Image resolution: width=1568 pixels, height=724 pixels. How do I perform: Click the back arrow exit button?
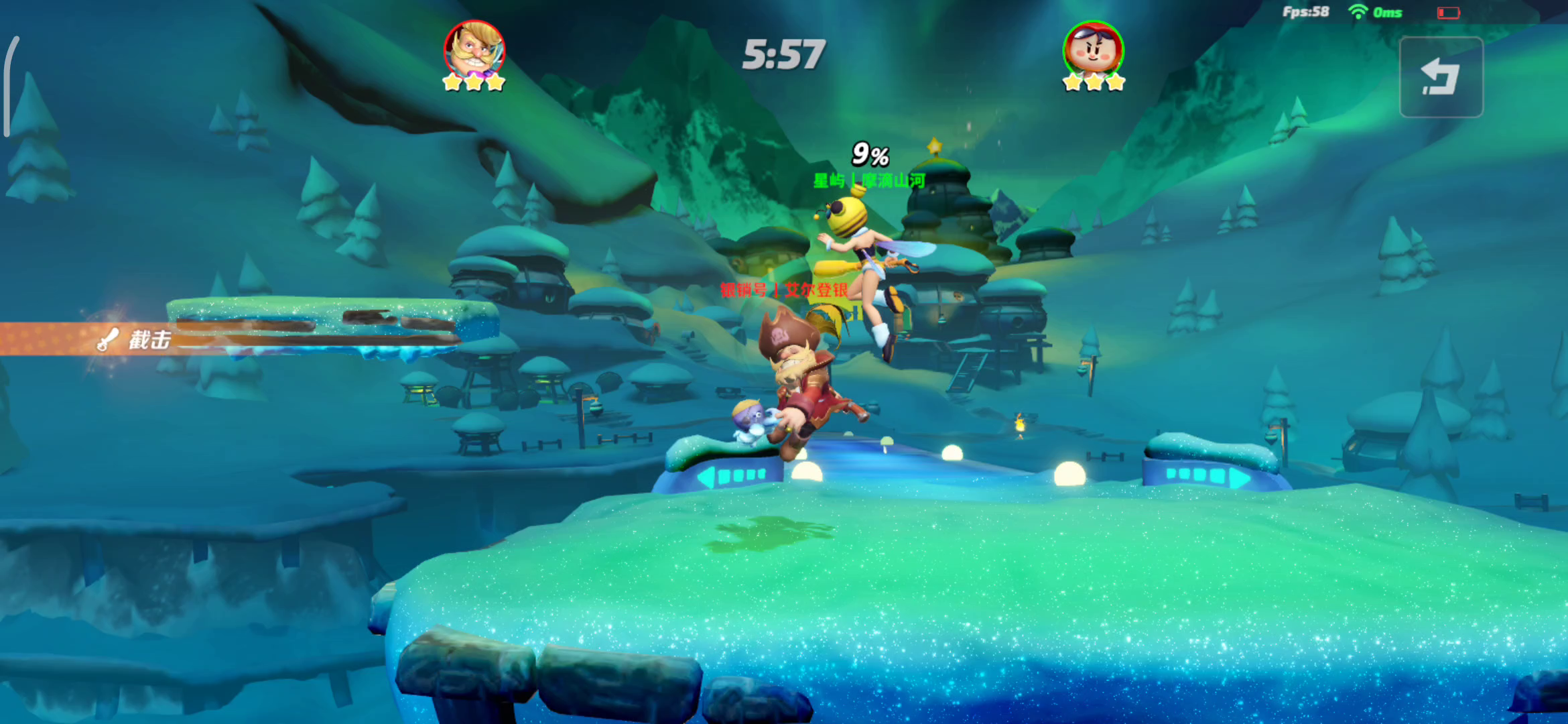1441,77
